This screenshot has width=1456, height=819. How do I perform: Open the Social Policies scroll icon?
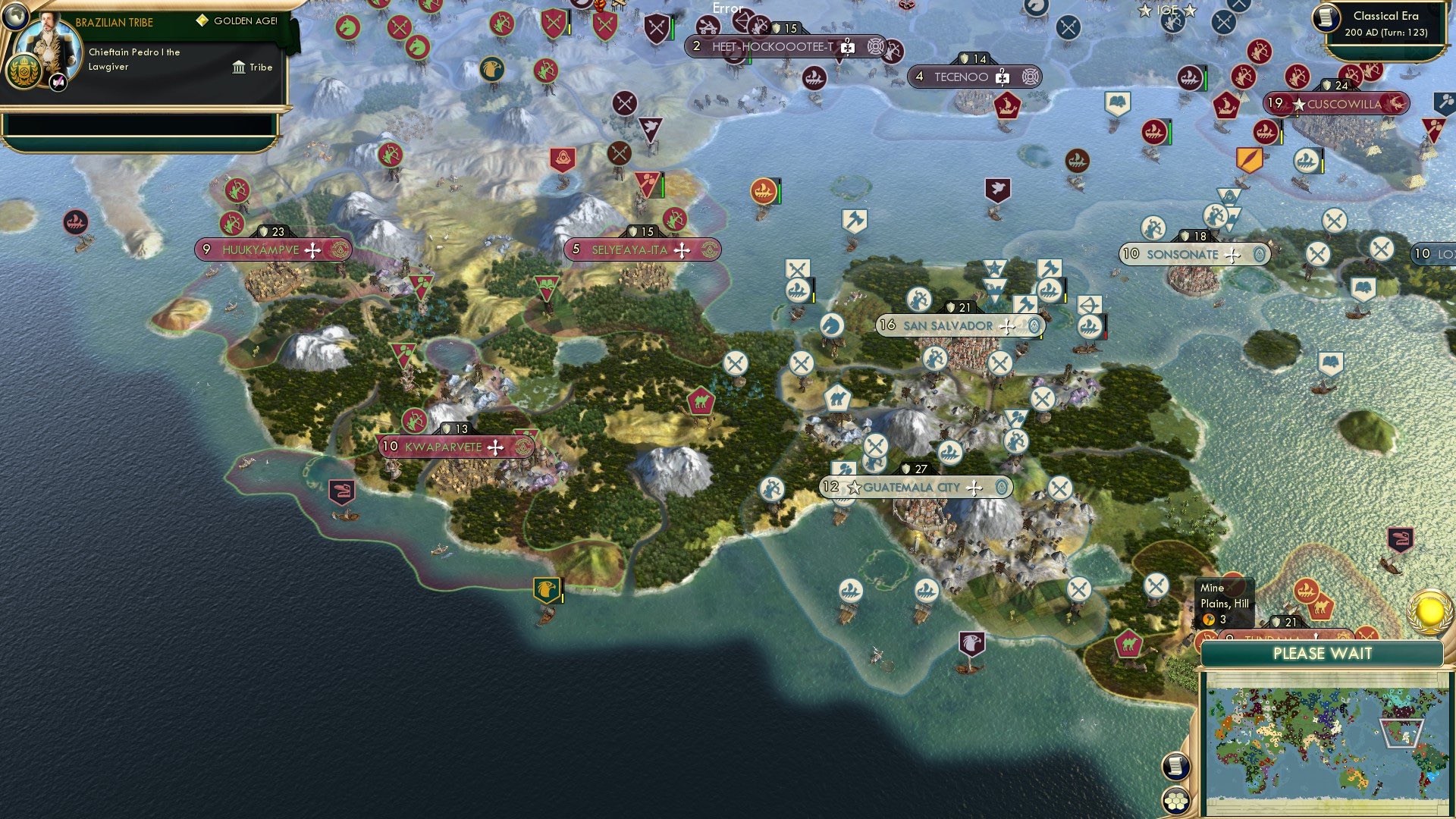pyautogui.click(x=1175, y=767)
